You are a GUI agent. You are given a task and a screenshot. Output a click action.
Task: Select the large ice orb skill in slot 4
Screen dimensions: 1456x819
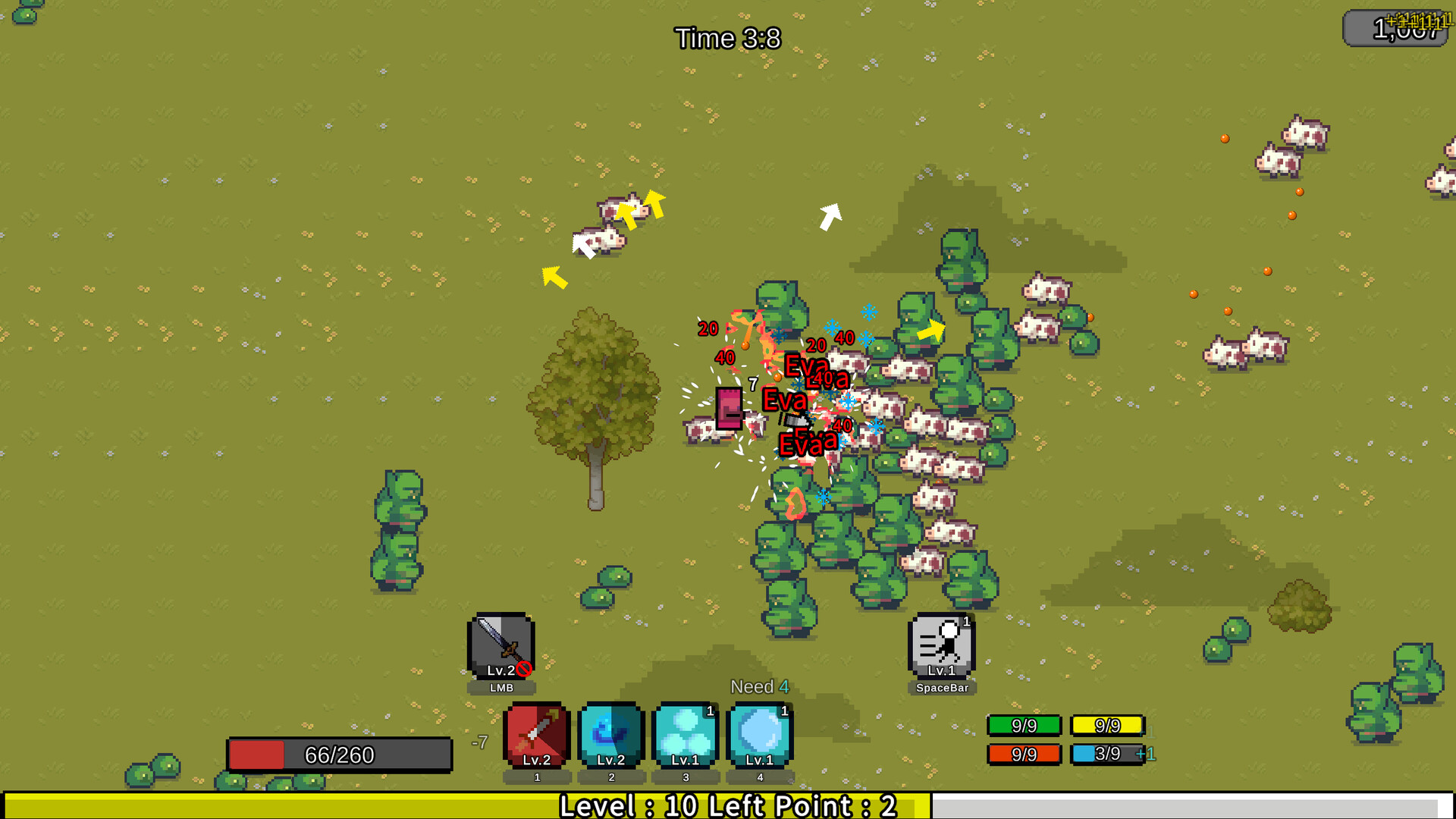tap(759, 734)
